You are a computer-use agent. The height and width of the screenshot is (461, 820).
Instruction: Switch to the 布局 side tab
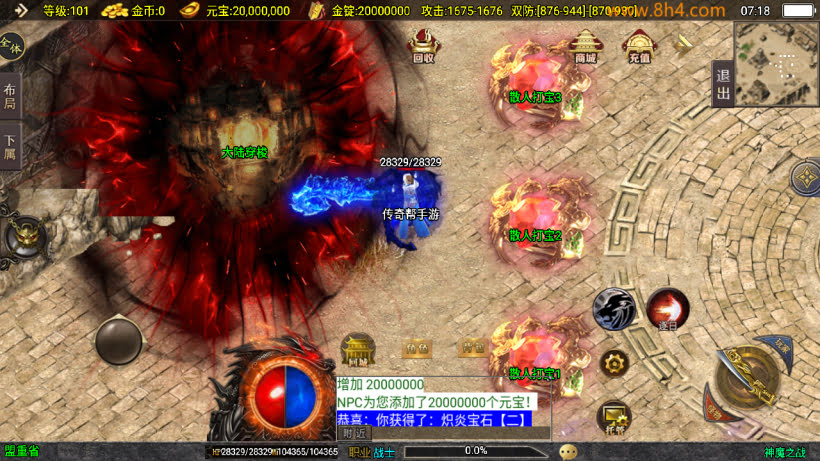click(10, 97)
